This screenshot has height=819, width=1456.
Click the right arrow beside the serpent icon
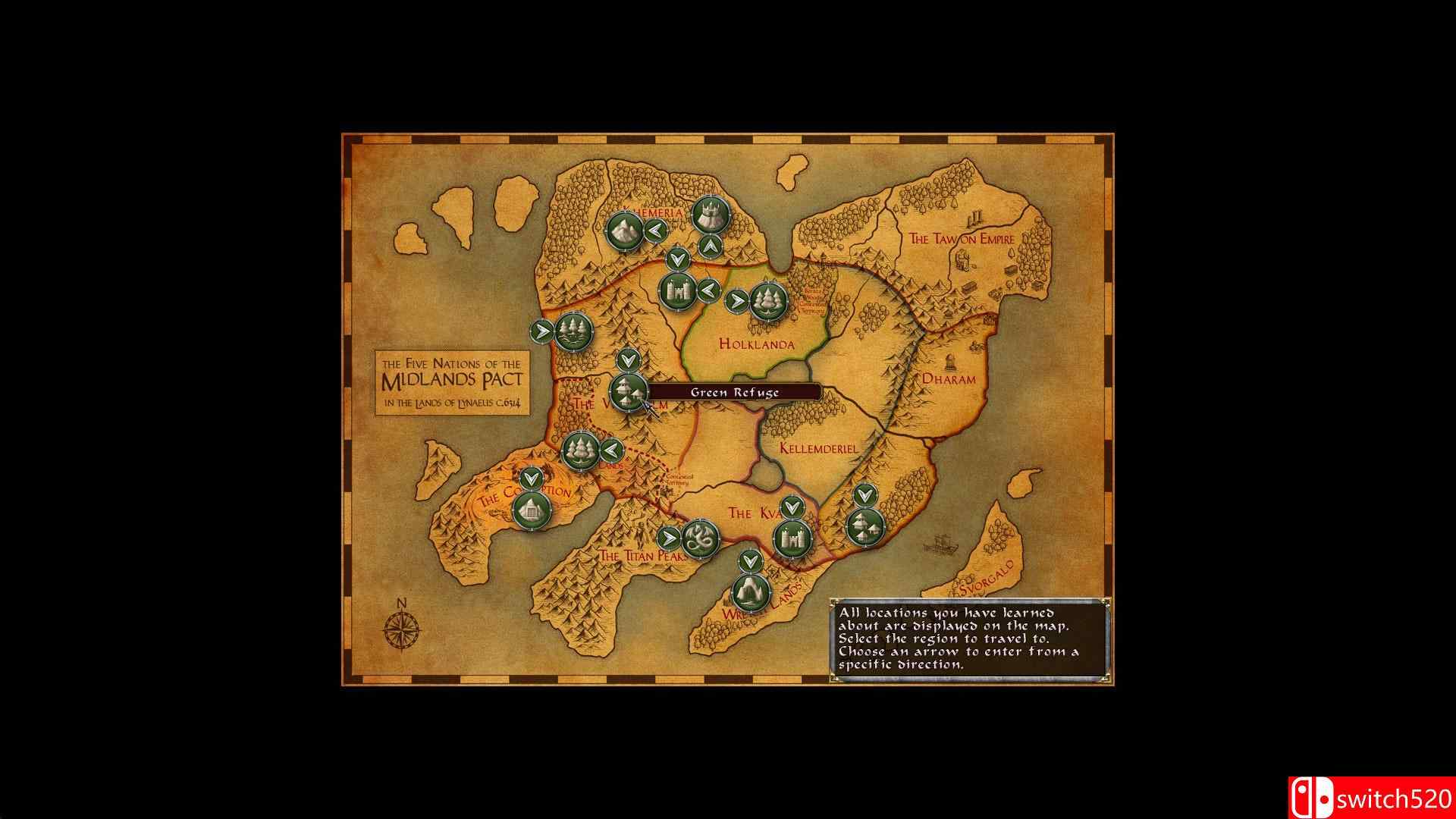point(670,539)
